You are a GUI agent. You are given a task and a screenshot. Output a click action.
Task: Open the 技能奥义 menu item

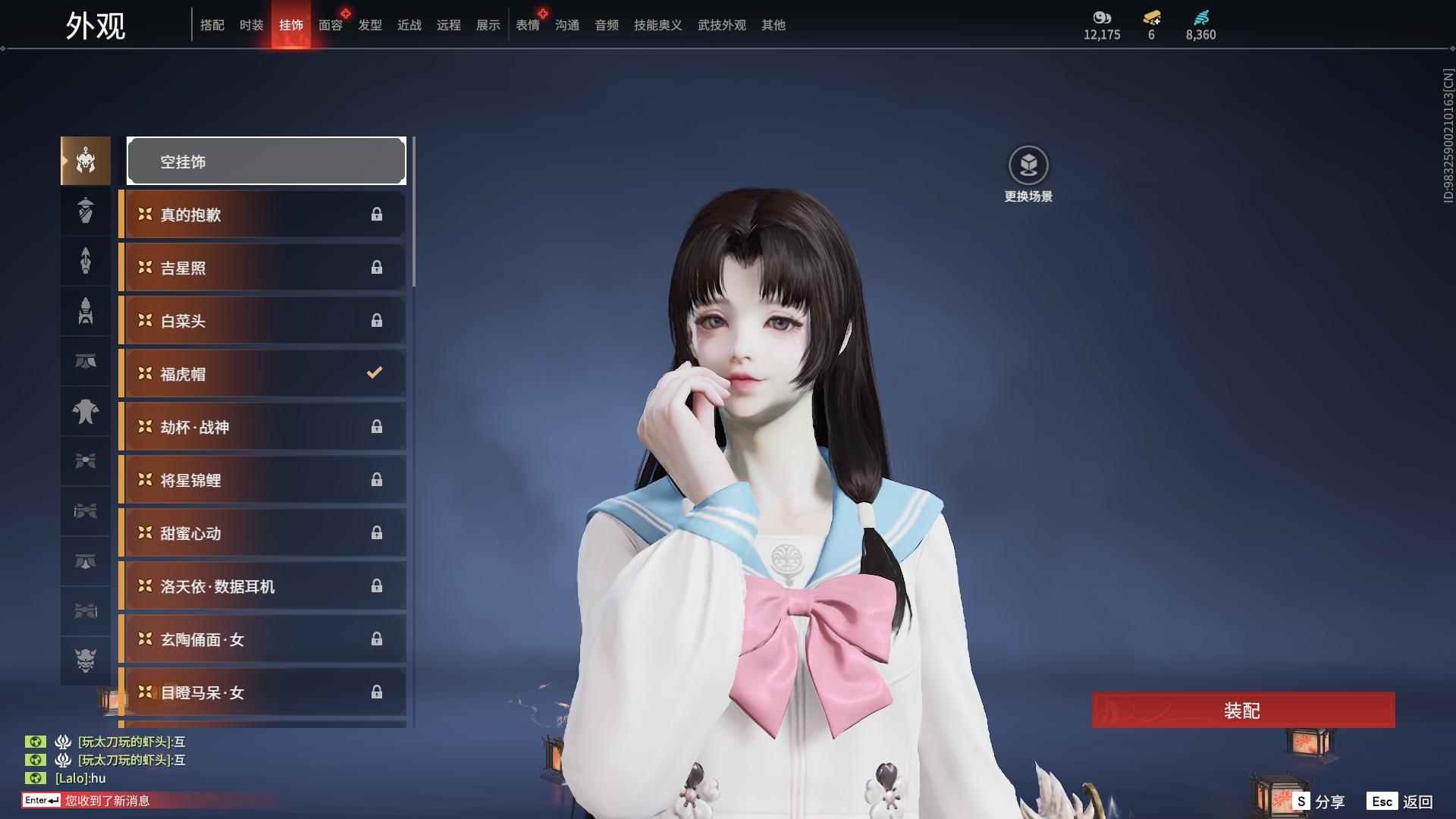pos(657,25)
